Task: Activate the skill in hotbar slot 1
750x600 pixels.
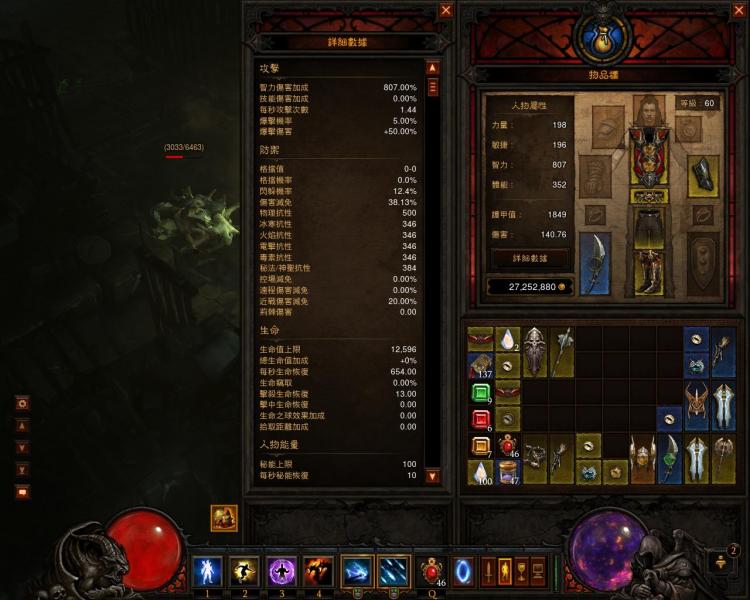Action: click(207, 570)
